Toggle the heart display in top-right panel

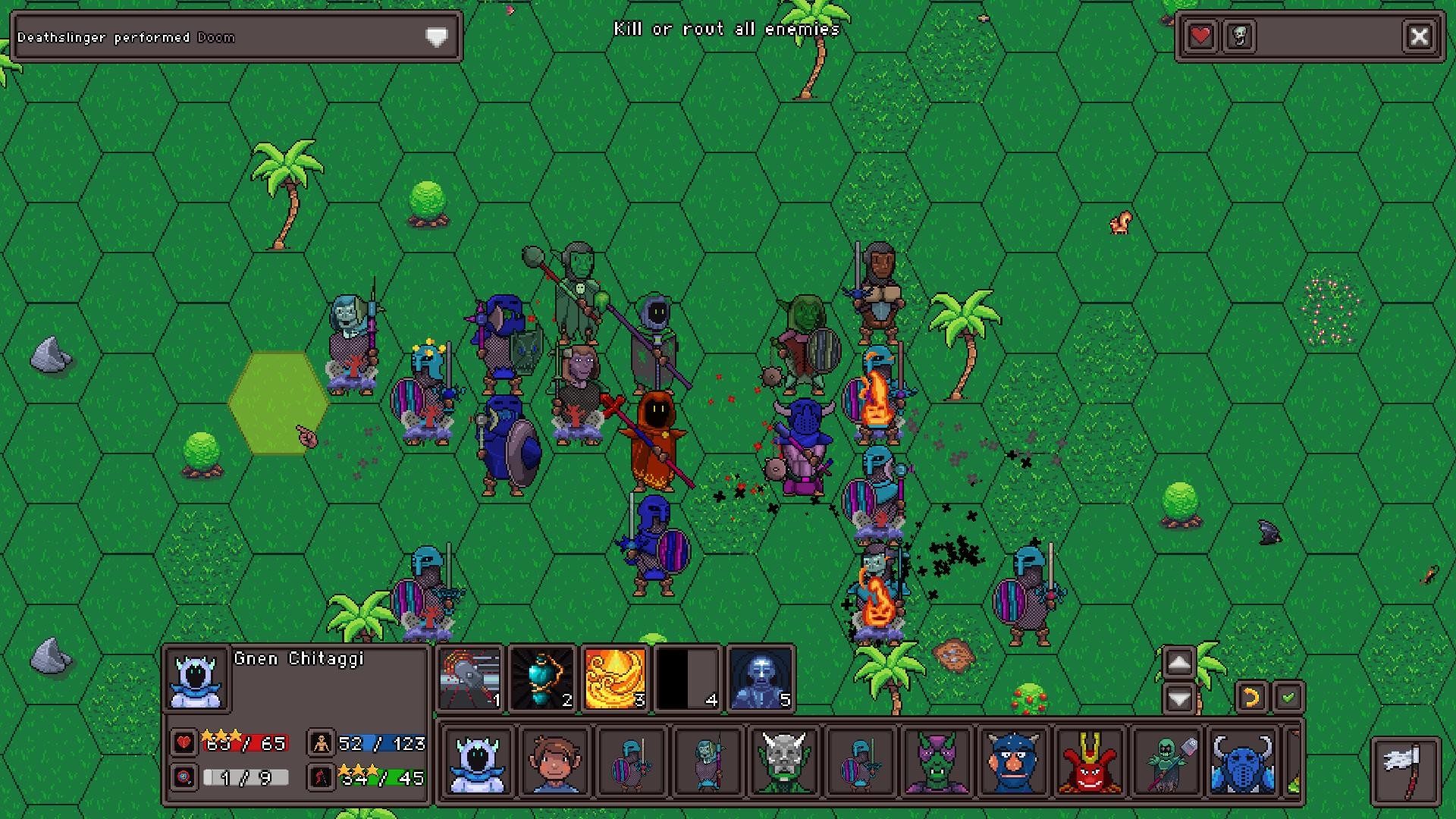1200,36
